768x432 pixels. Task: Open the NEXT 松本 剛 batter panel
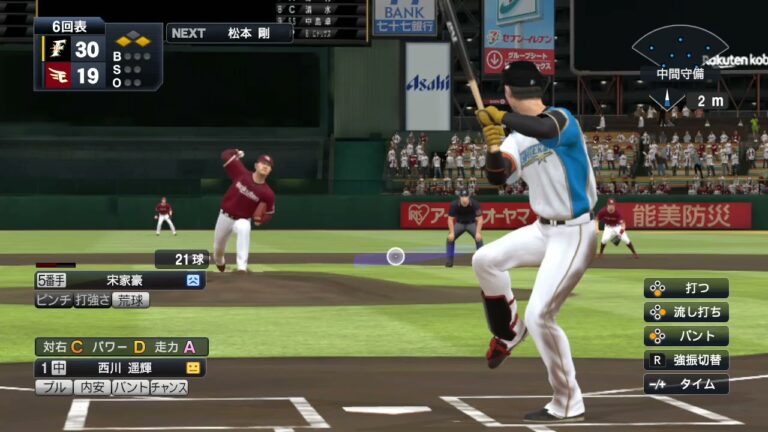pos(229,33)
